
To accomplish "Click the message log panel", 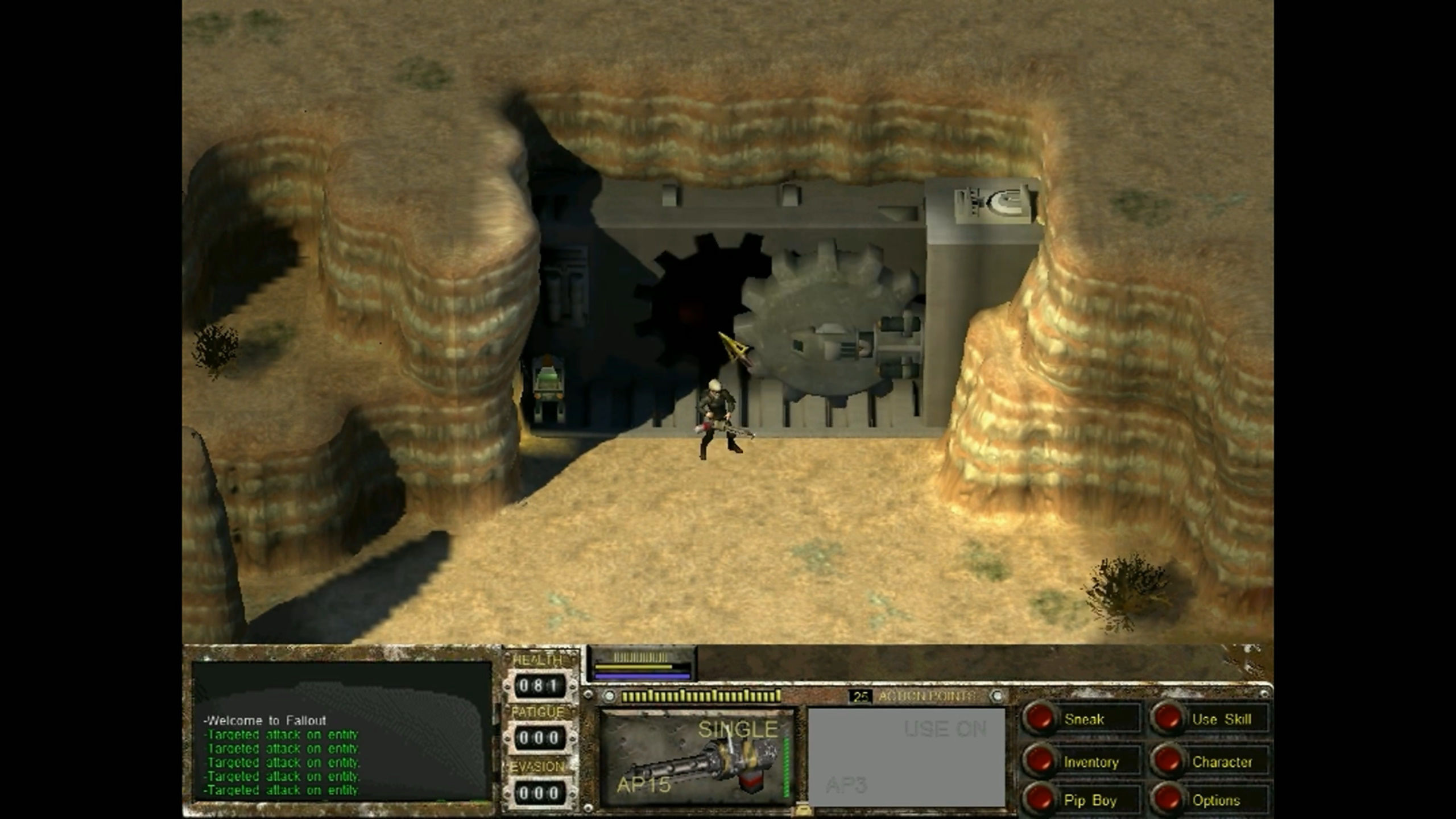I will coord(341,731).
